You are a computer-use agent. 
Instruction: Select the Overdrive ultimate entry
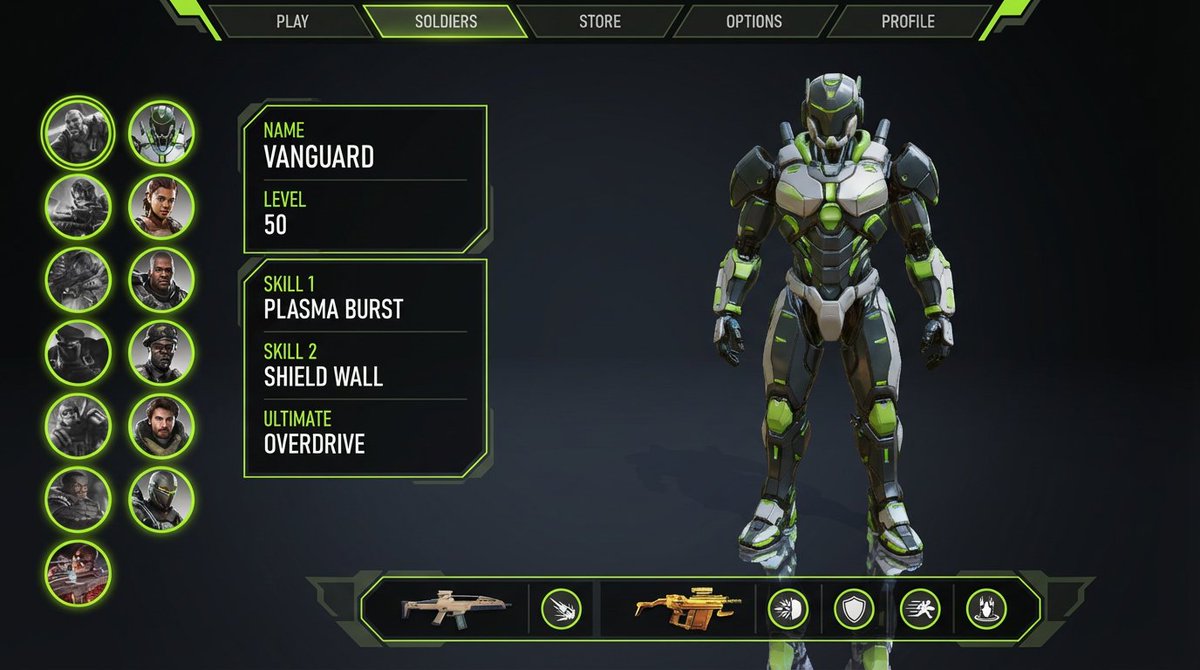point(365,434)
